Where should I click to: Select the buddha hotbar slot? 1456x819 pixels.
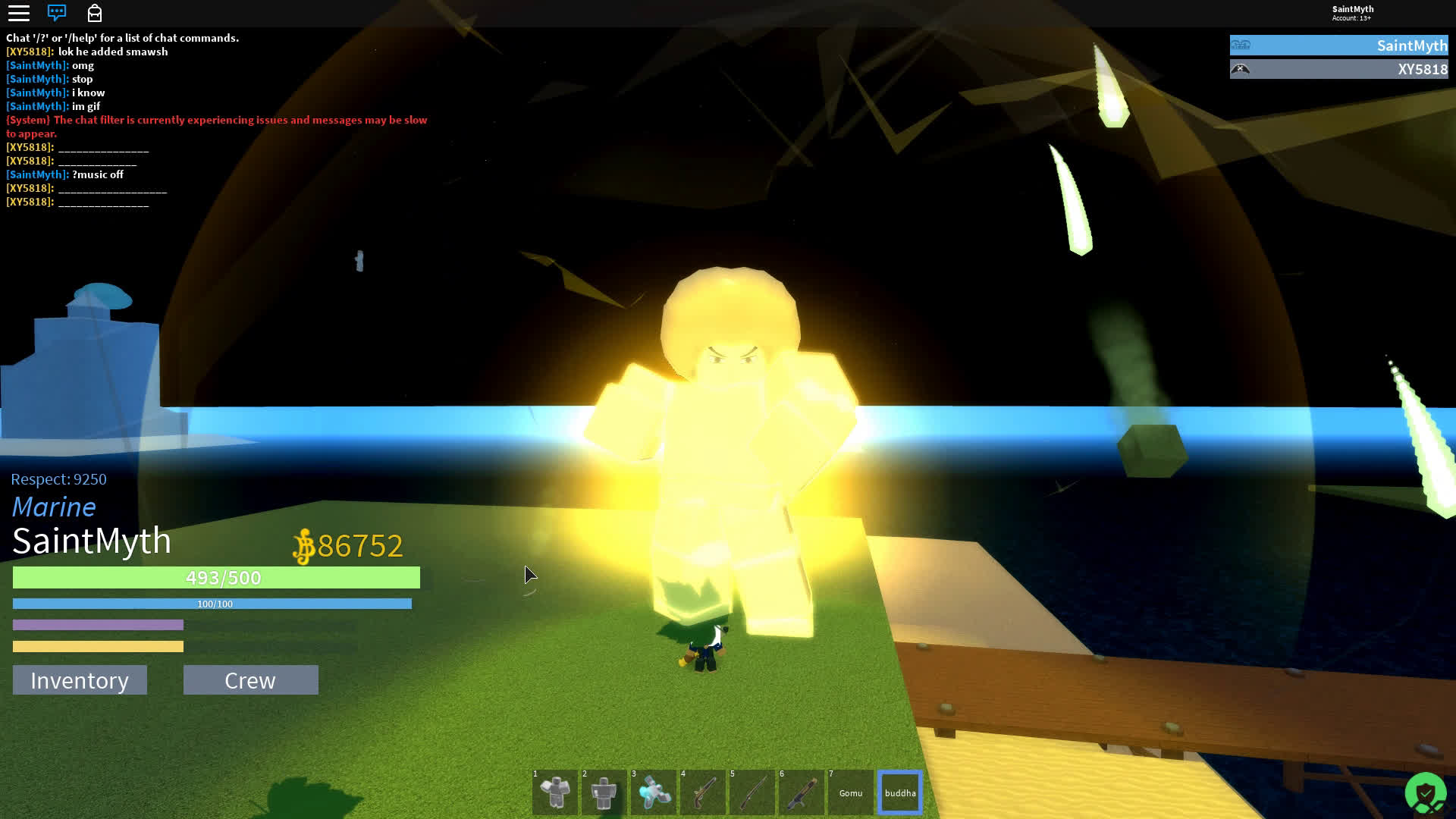click(900, 792)
